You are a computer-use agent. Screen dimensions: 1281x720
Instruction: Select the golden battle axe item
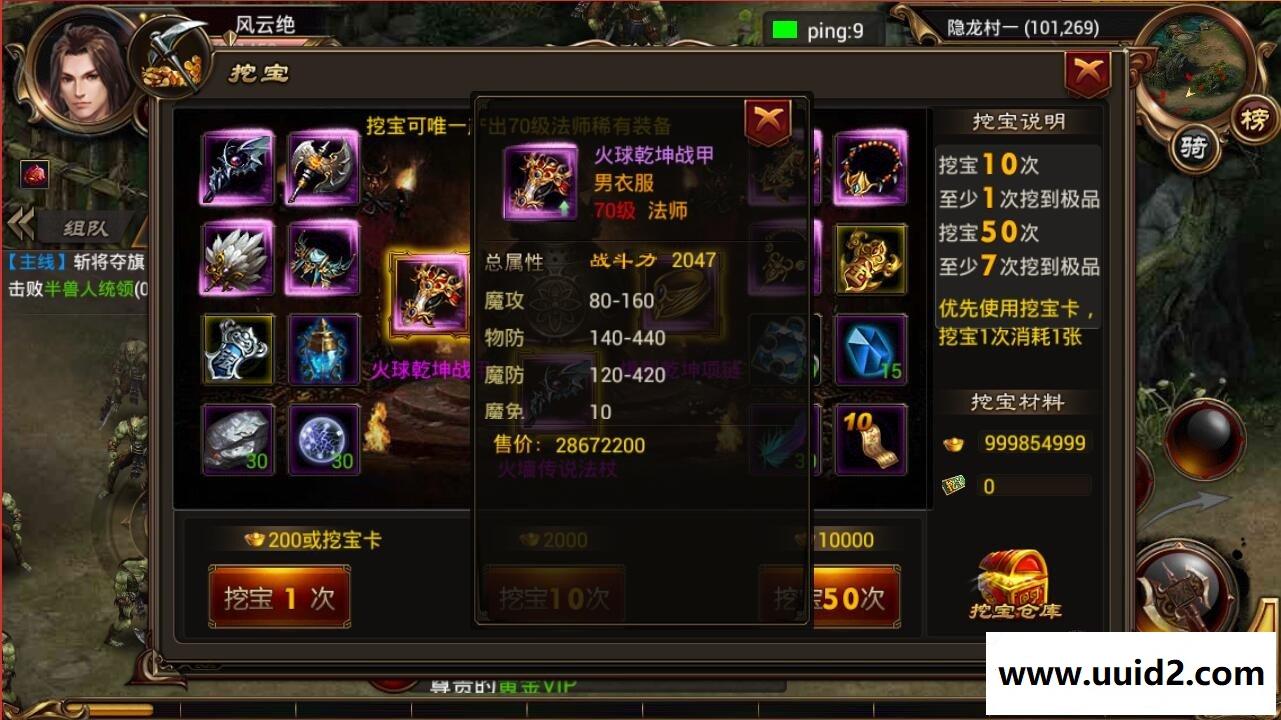click(323, 170)
